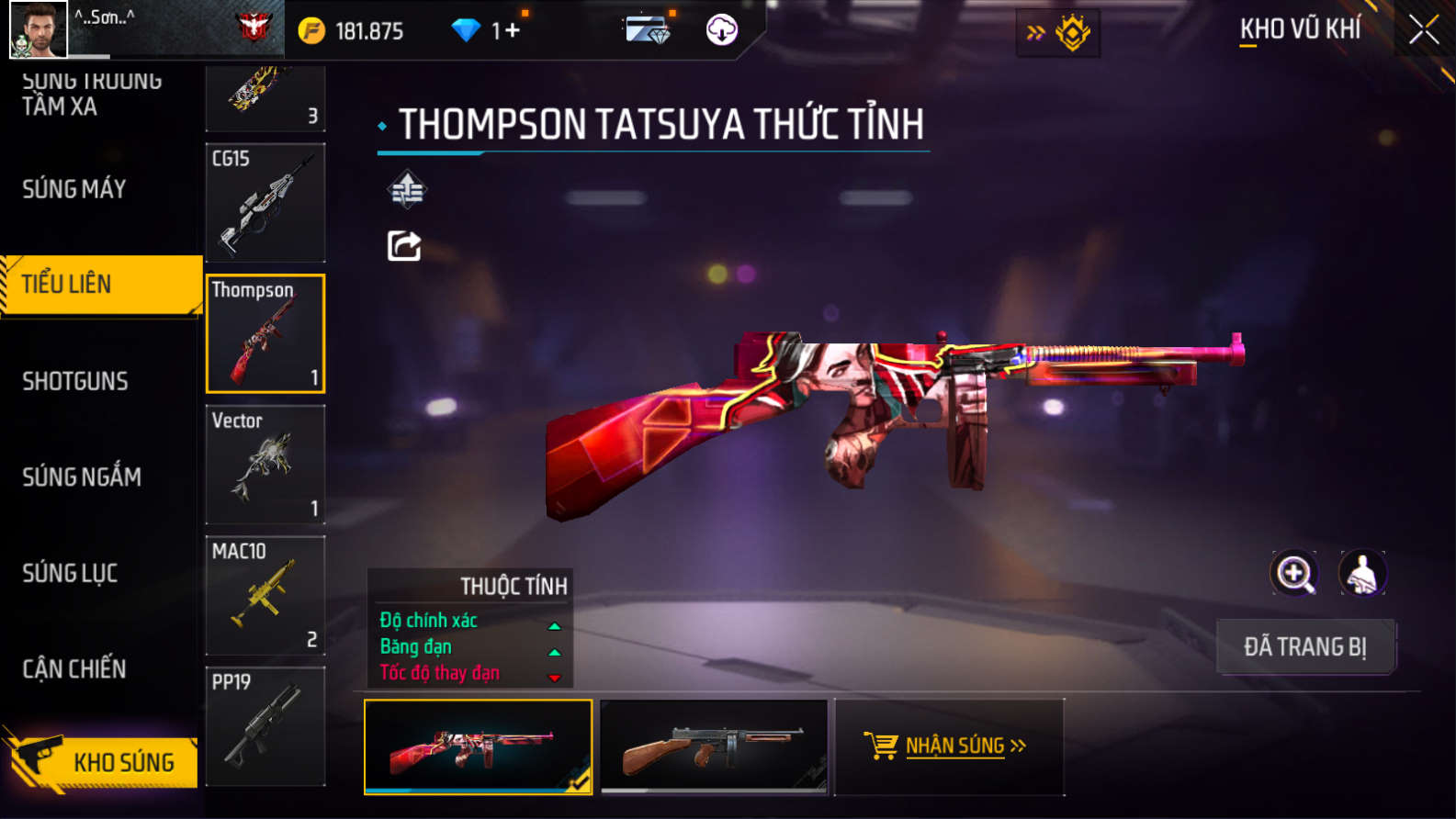This screenshot has height=819, width=1456.
Task: Choose the MAC10 weapon tile
Action: pos(265,595)
